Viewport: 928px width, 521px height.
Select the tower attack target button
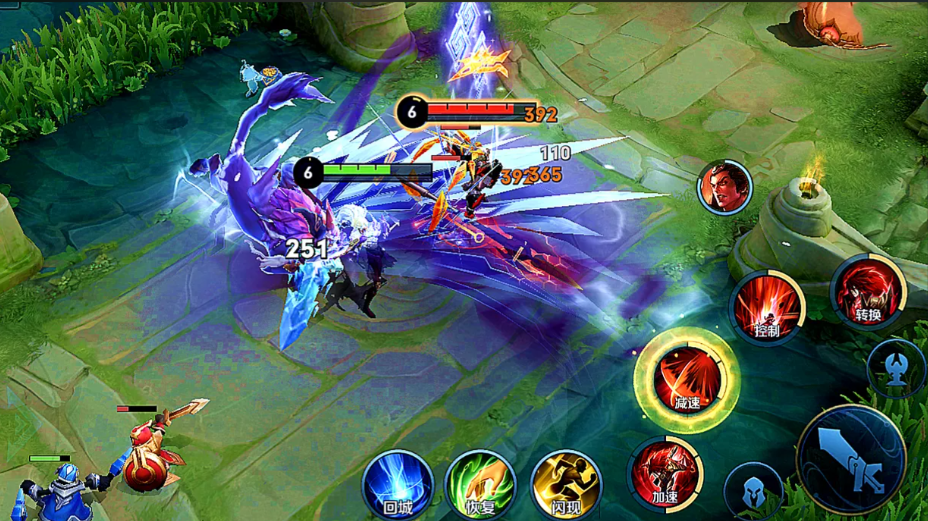click(896, 366)
